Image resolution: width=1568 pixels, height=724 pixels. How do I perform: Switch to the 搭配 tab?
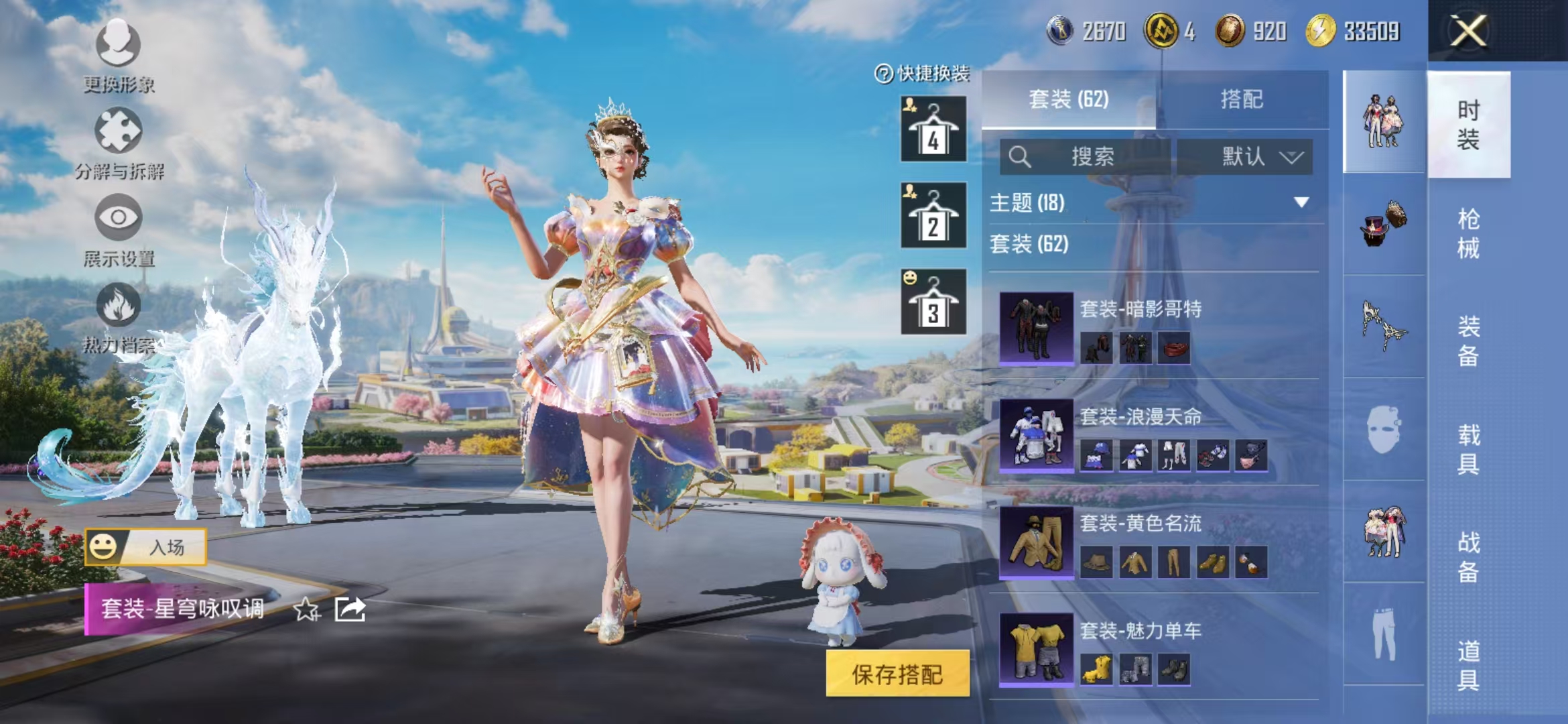(x=1243, y=99)
